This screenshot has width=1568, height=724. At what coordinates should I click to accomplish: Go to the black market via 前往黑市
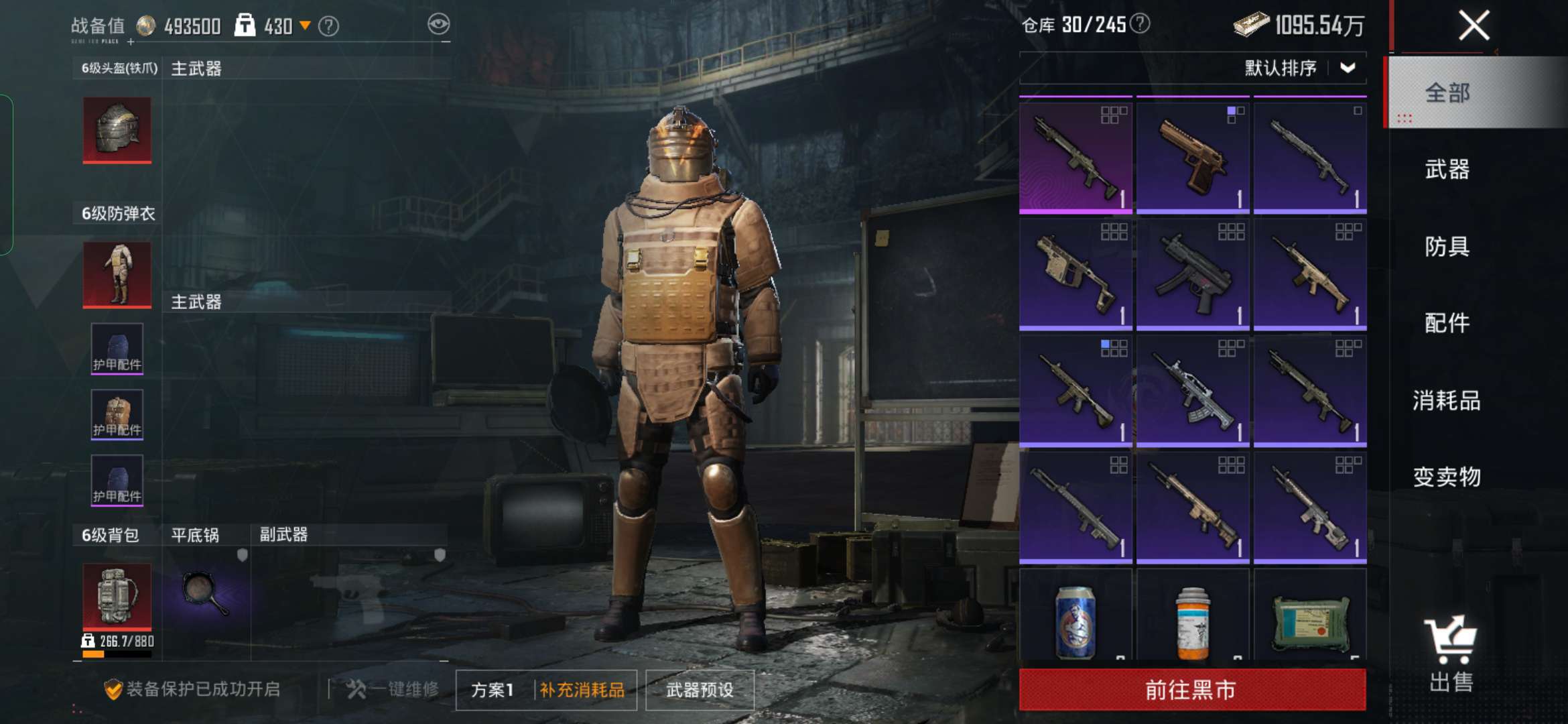click(x=1191, y=689)
